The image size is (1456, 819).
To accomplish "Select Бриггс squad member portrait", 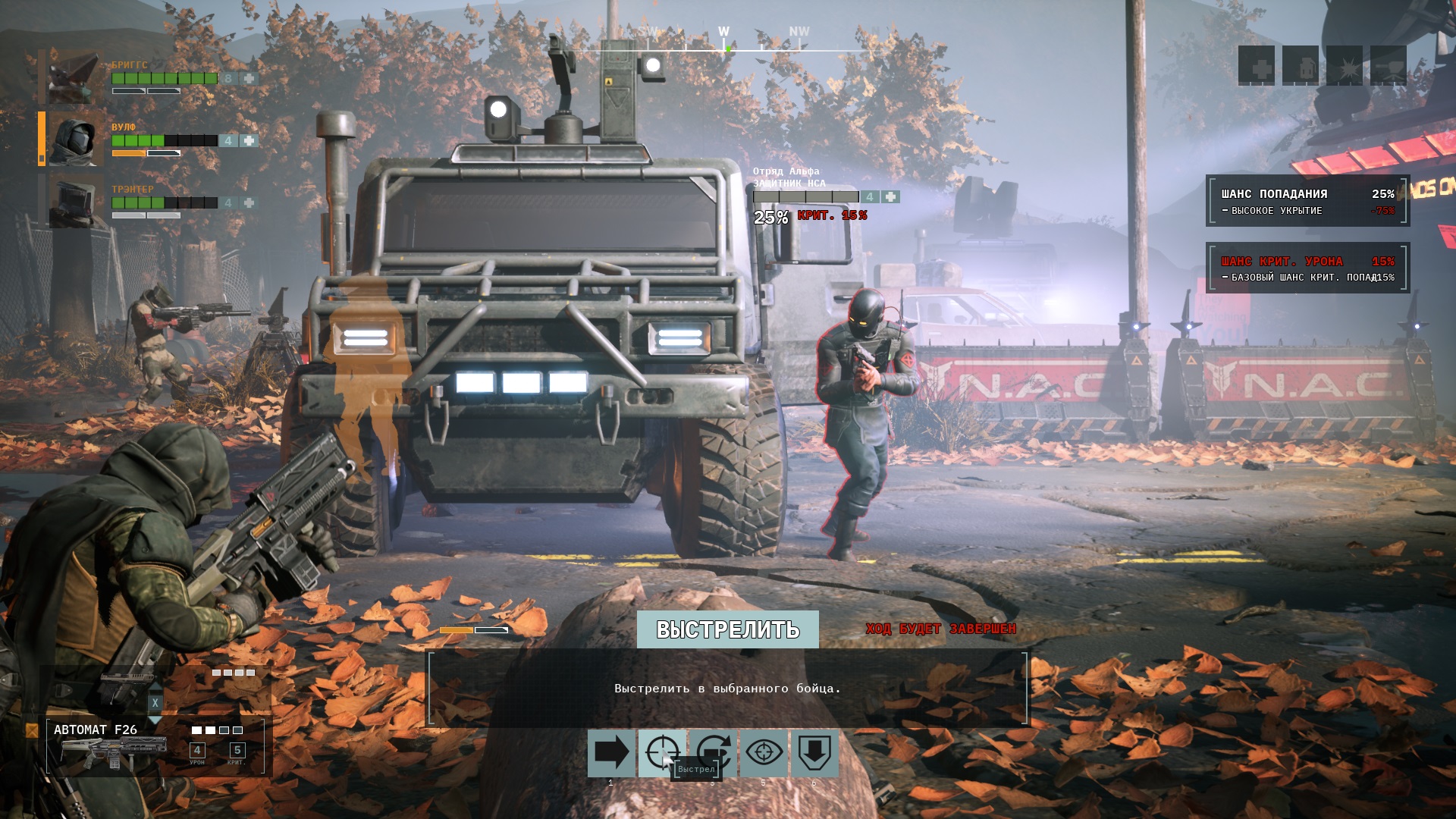I will (x=74, y=77).
